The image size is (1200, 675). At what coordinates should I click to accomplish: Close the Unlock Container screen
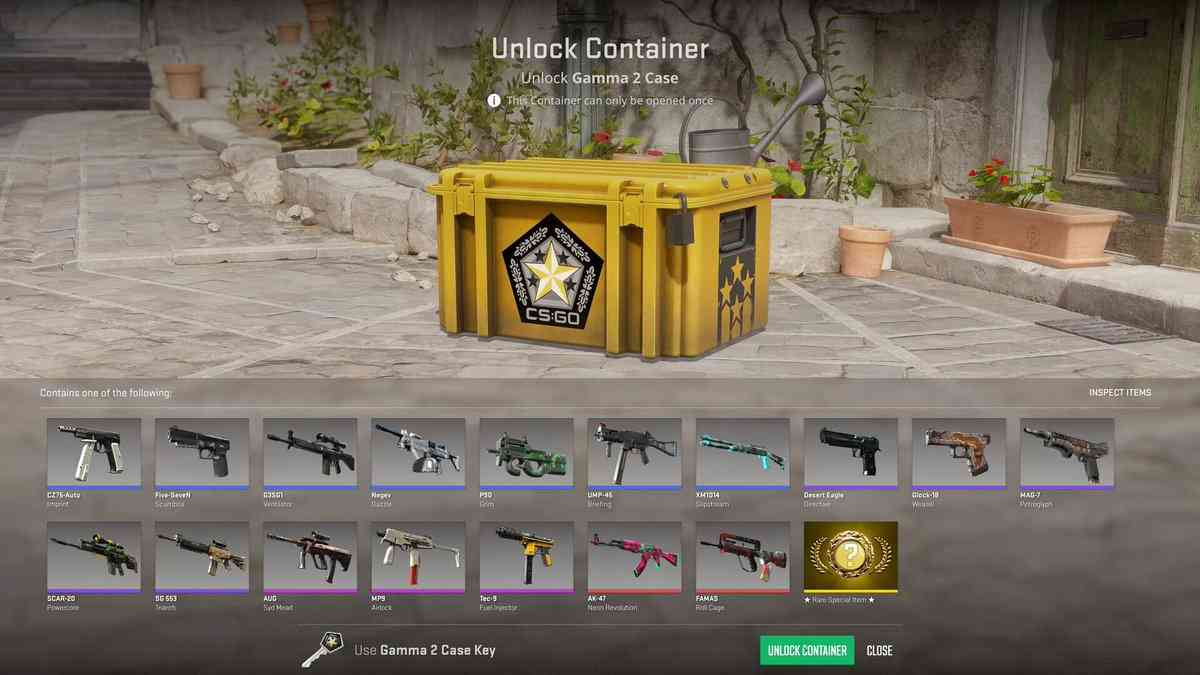pyautogui.click(x=879, y=650)
